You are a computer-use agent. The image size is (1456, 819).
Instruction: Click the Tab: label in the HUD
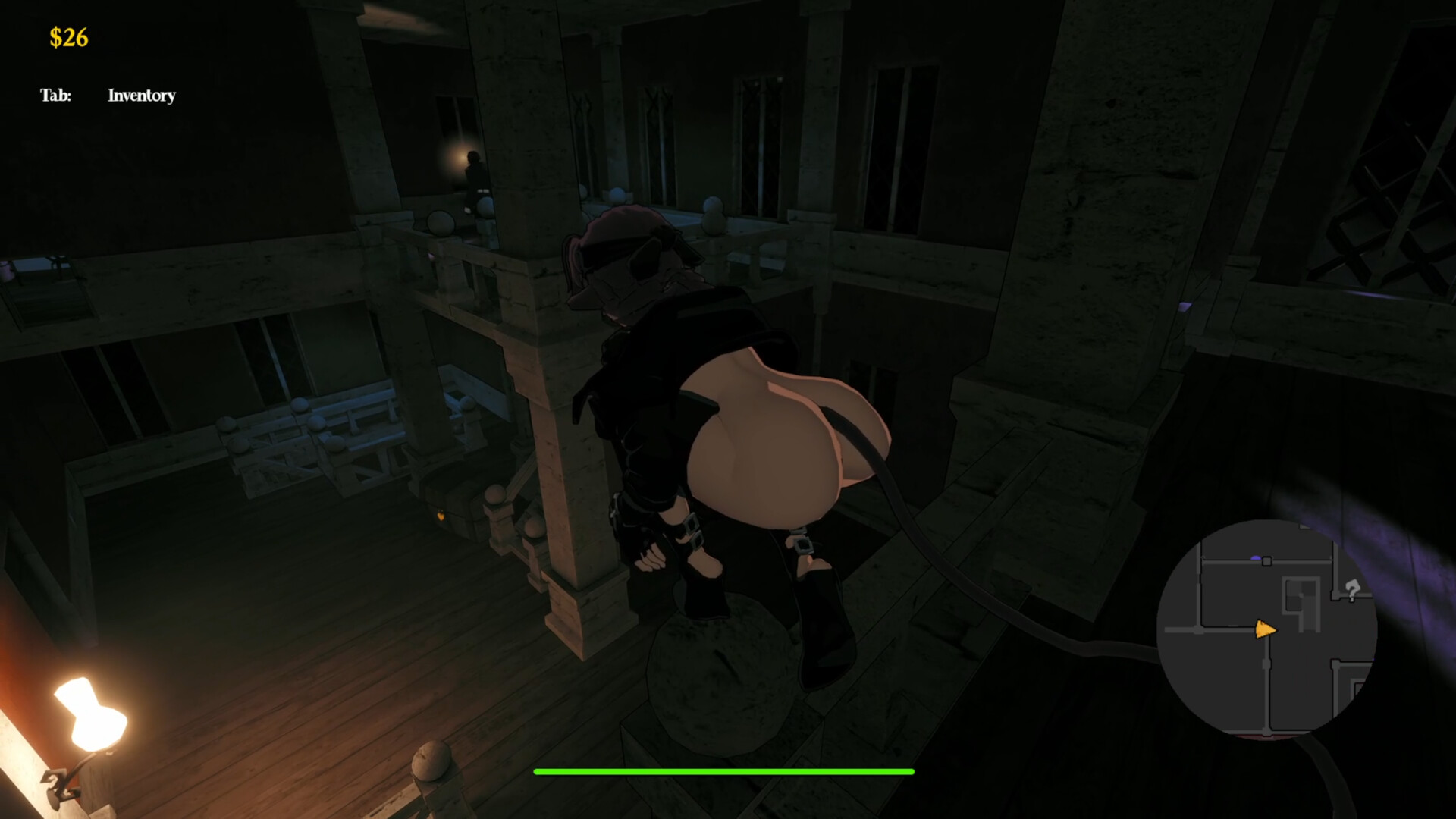tap(56, 95)
